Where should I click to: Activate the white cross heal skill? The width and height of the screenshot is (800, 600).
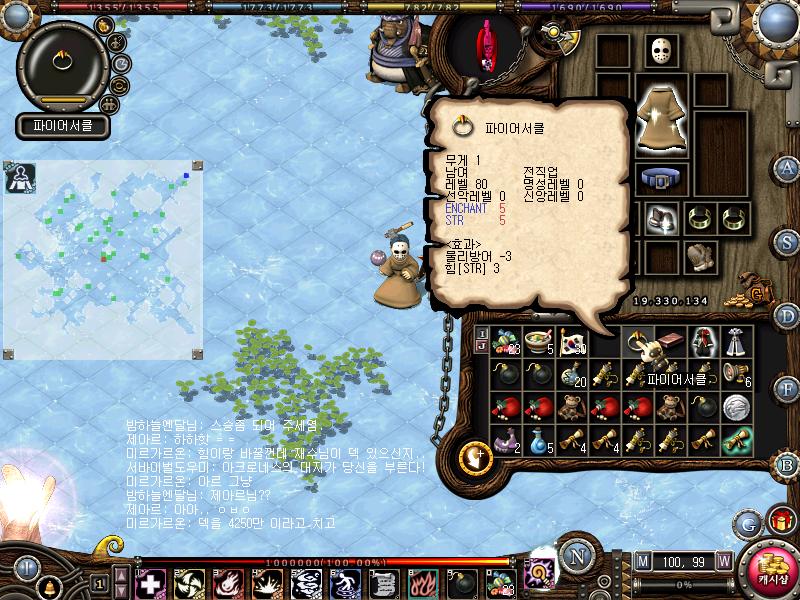[150, 583]
